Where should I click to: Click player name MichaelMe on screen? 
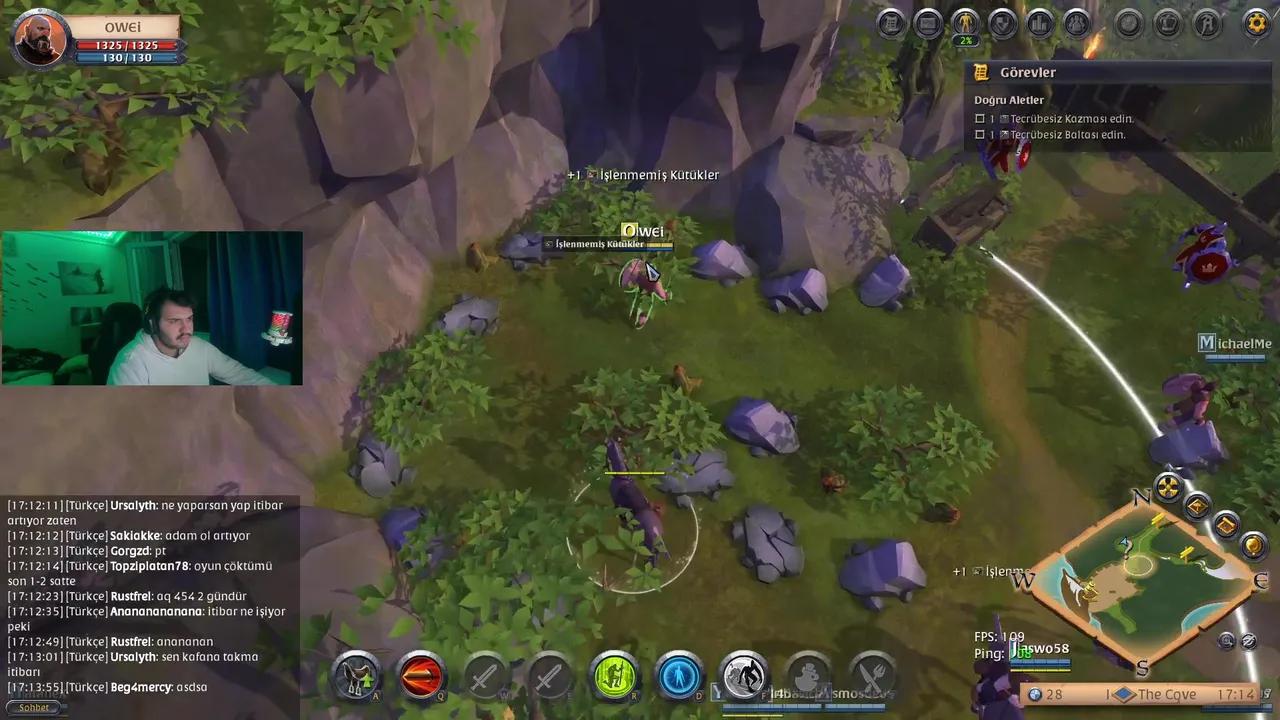click(1234, 343)
